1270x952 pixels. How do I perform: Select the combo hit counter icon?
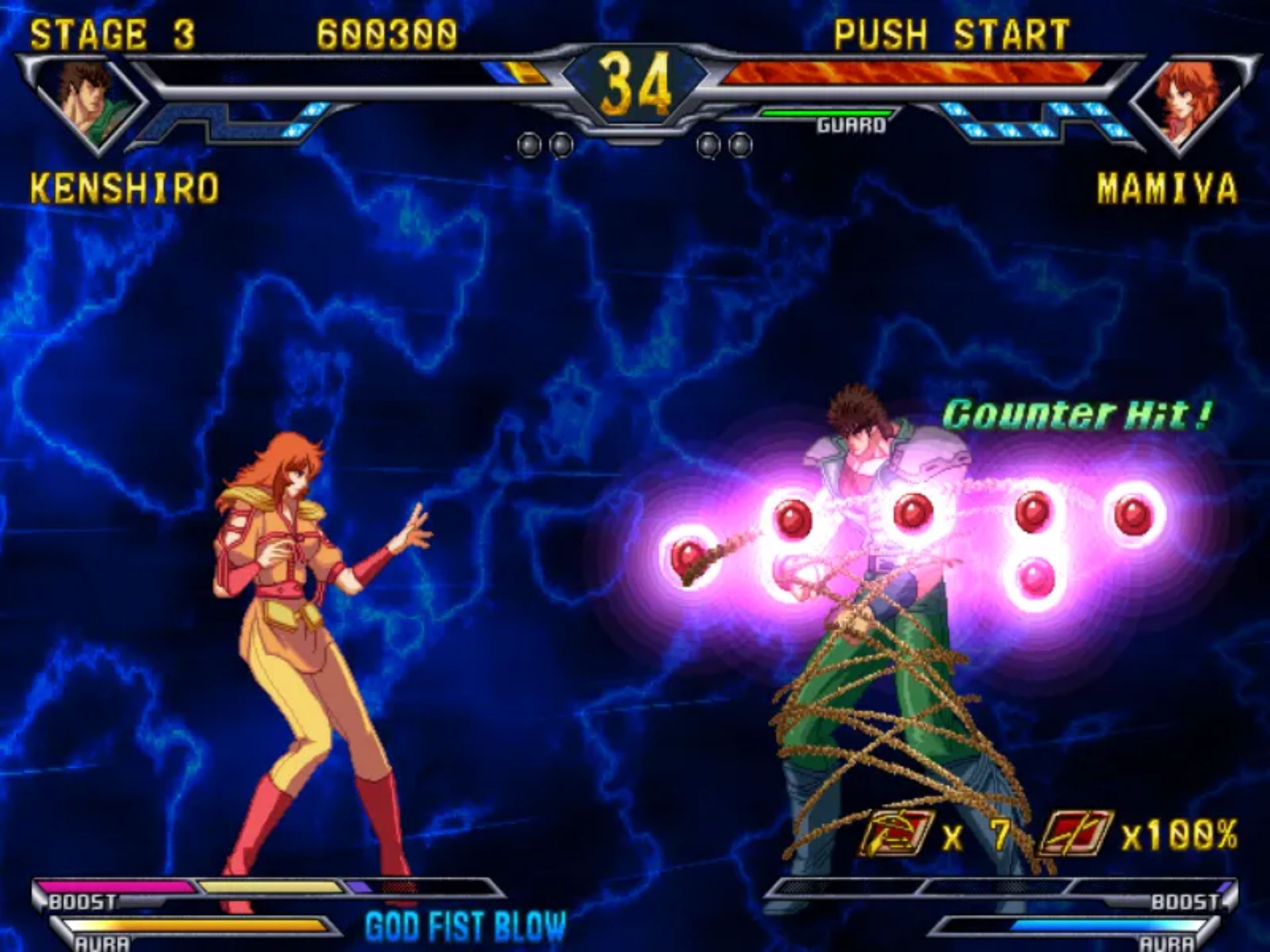click(x=897, y=834)
